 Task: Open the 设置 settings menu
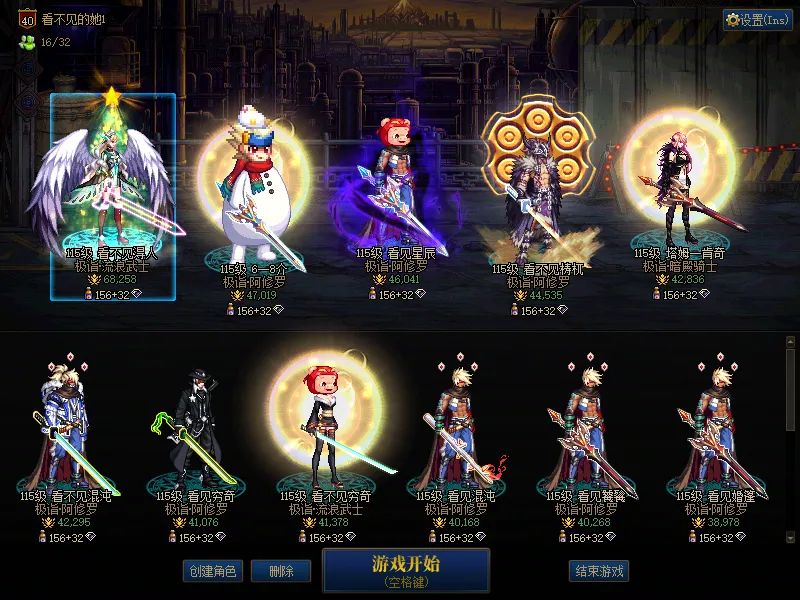(x=757, y=20)
